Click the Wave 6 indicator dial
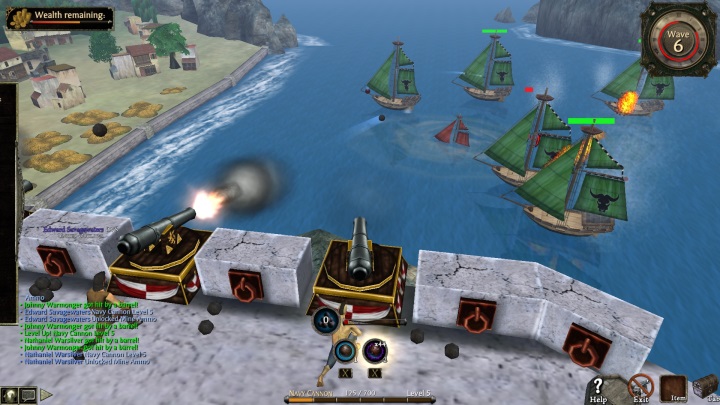This screenshot has width=720, height=405. [678, 42]
